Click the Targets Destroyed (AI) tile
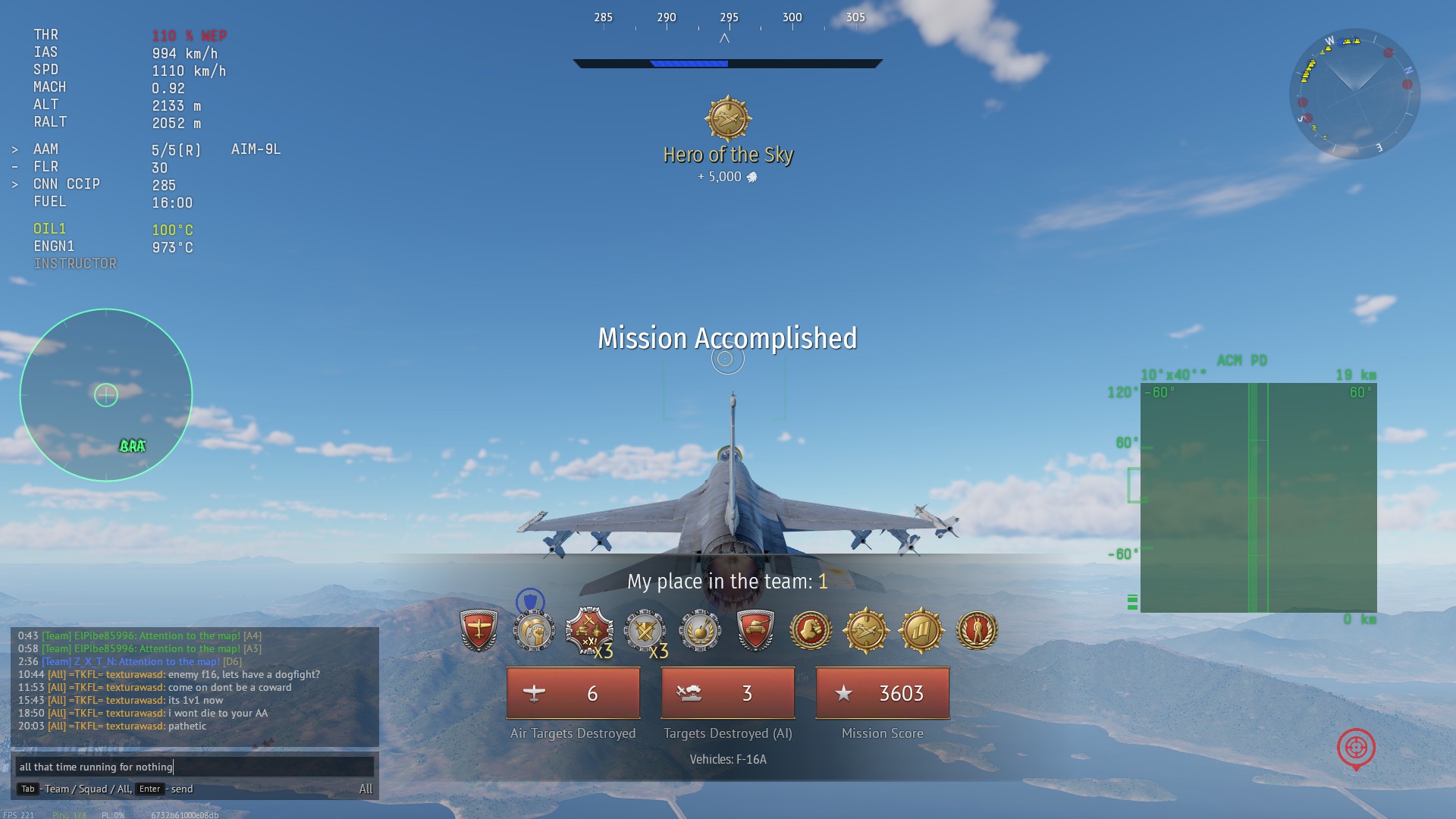Image resolution: width=1456 pixels, height=819 pixels. click(x=728, y=693)
